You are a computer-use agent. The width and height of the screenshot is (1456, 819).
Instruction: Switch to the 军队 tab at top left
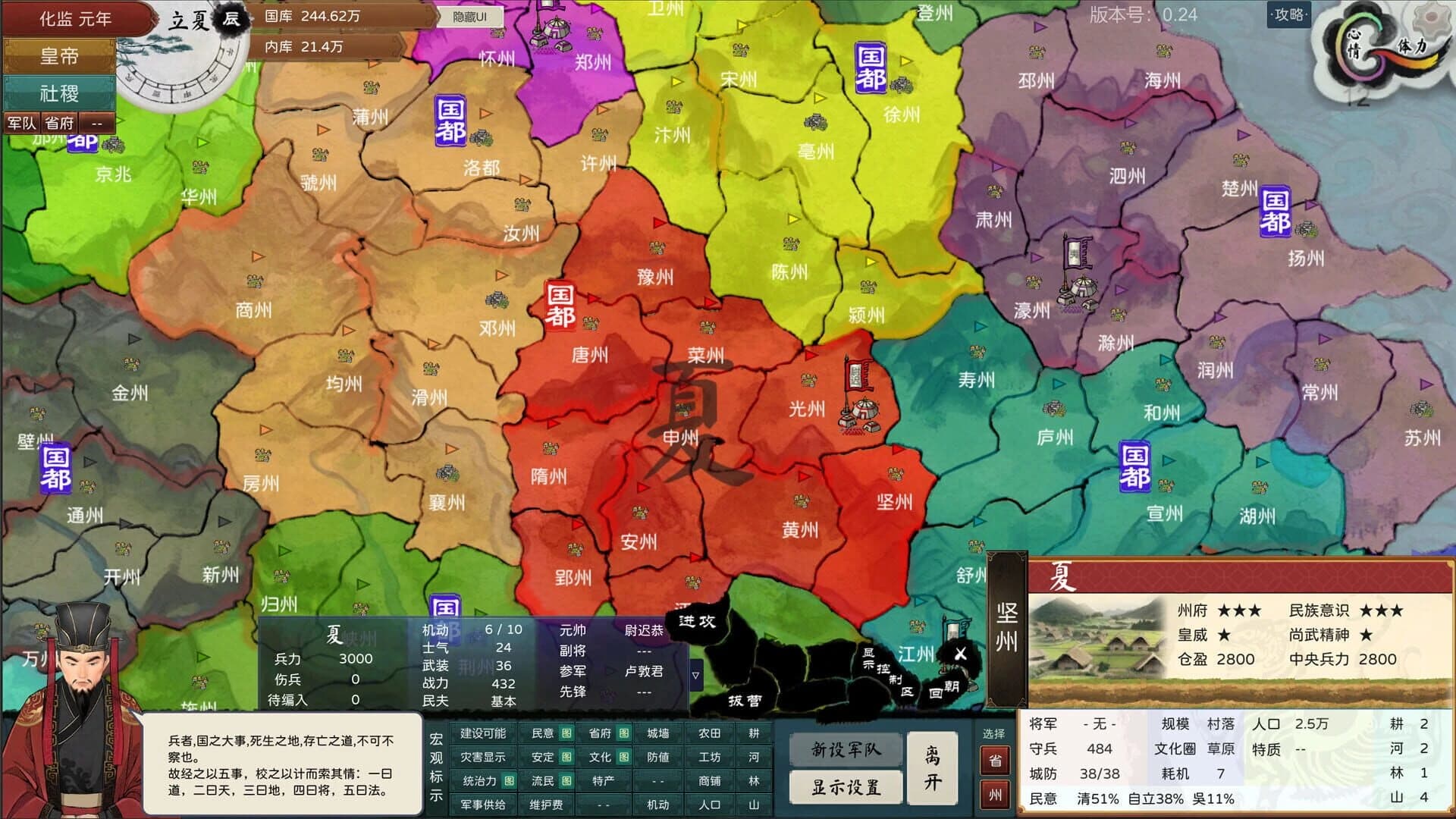[x=23, y=121]
